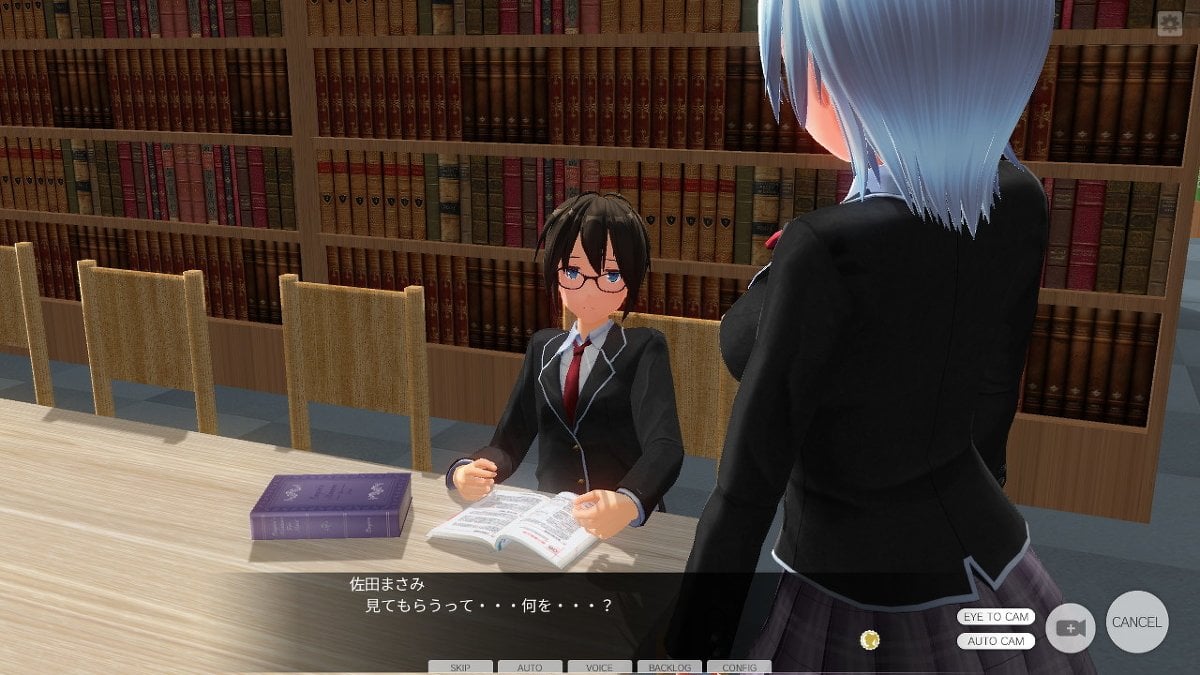
Task: Click the video camera icon button
Action: tap(1070, 628)
